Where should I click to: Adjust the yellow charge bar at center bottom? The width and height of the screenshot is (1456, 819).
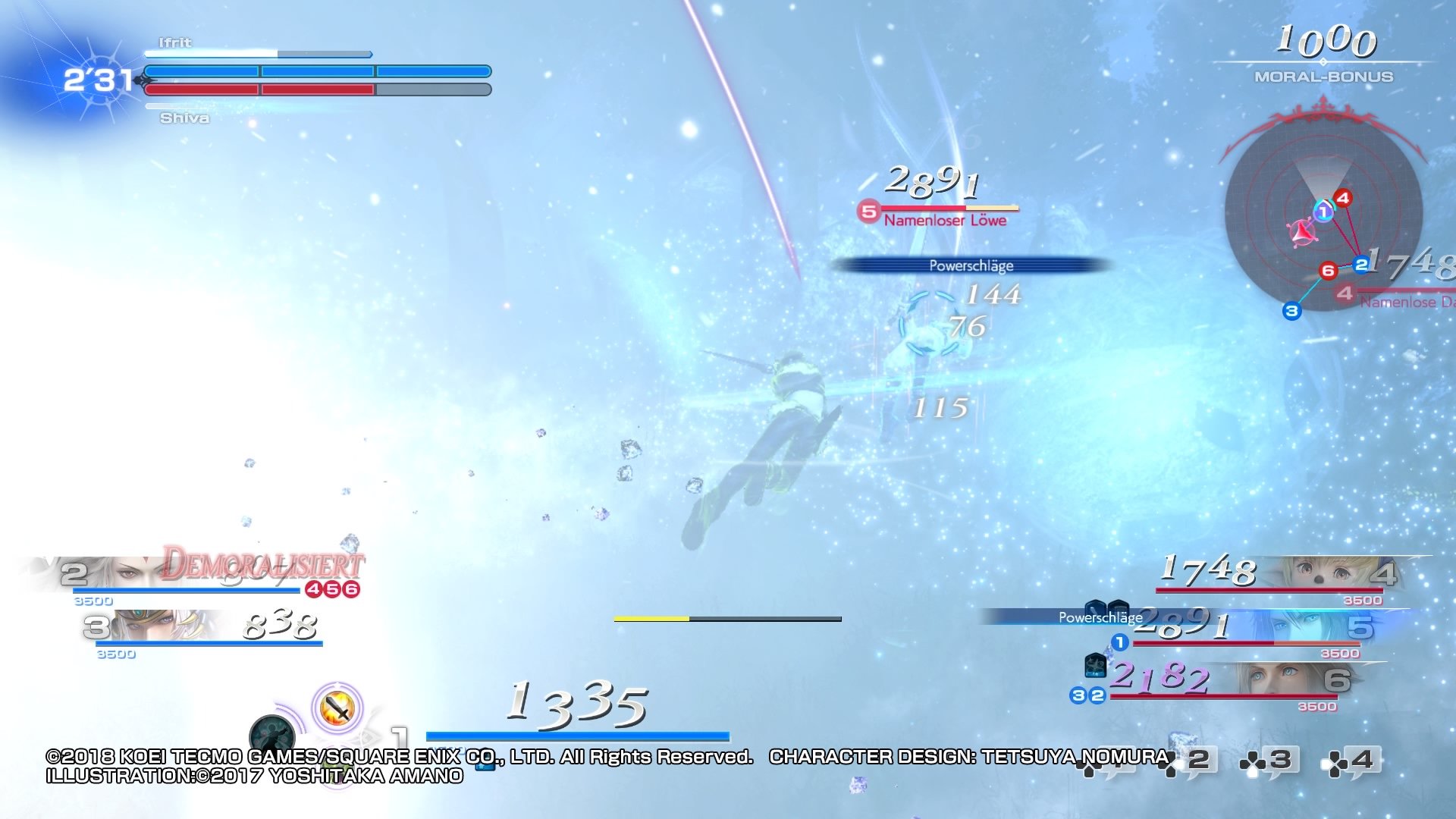click(x=728, y=619)
